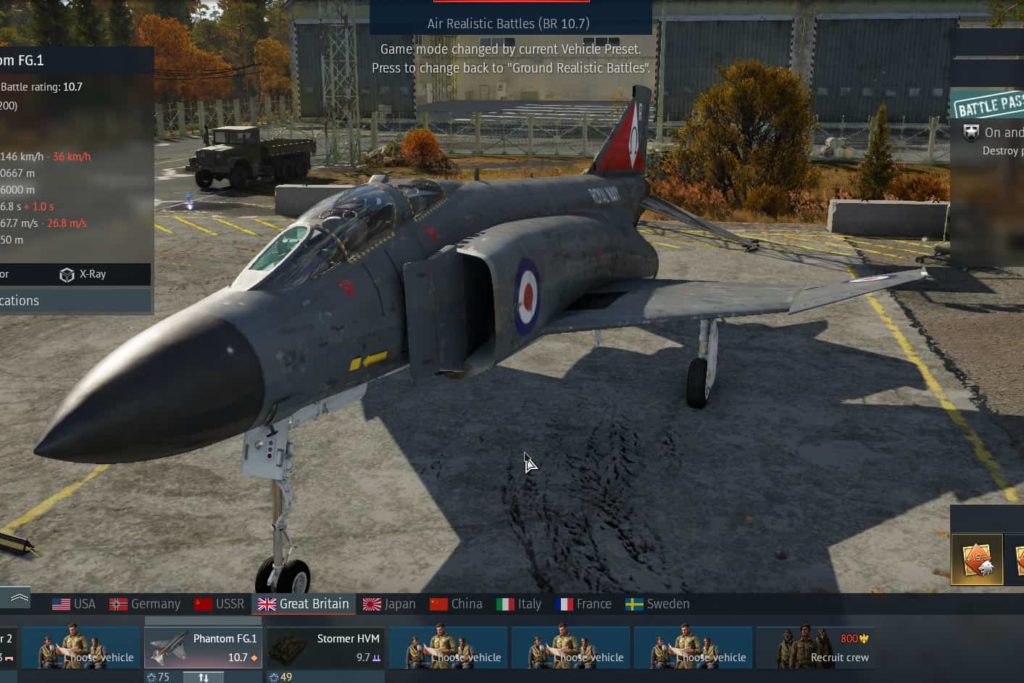1024x683 pixels.
Task: Recruit a new crew for 800
Action: coord(817,647)
